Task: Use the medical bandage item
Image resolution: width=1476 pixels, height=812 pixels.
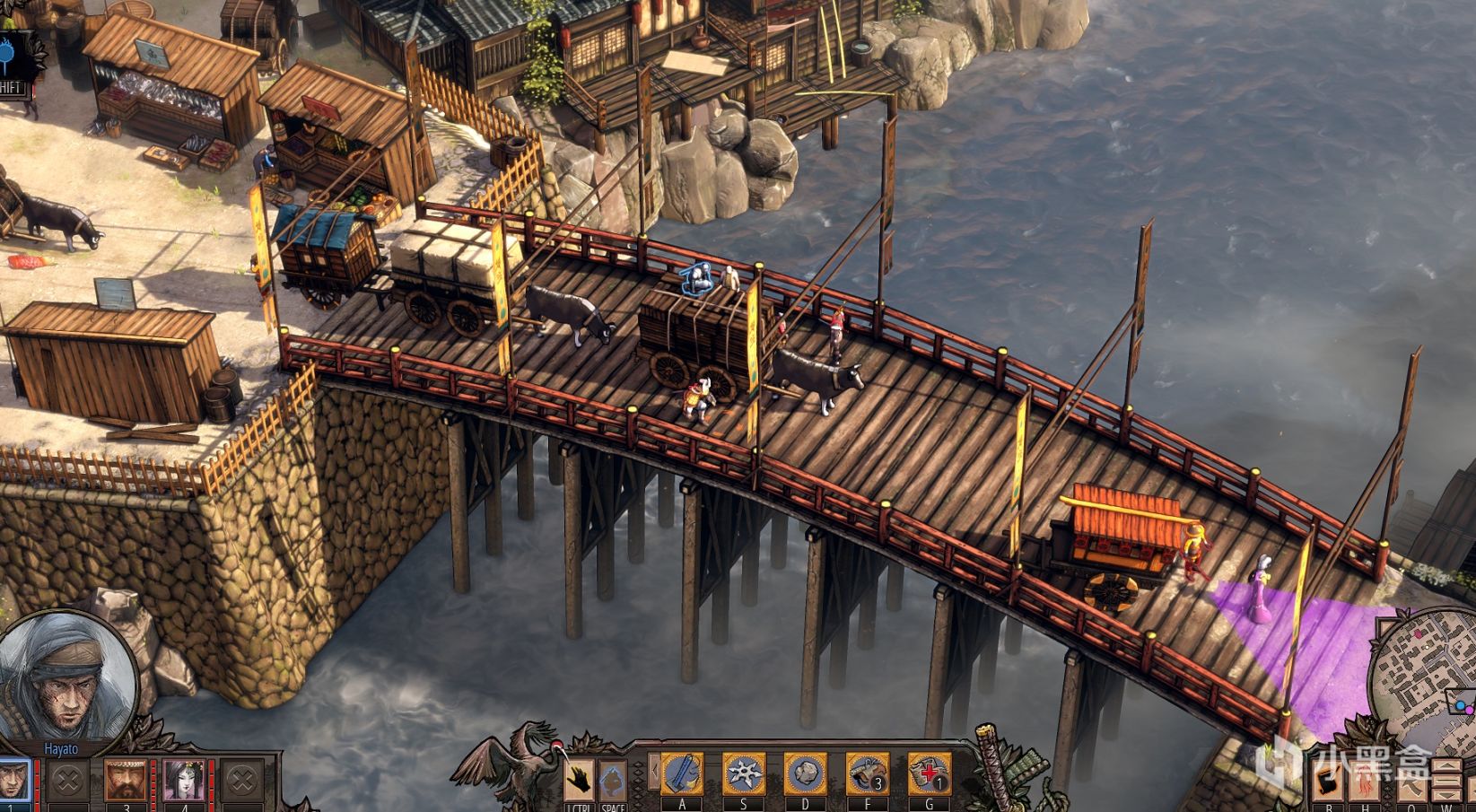Action: pos(930,773)
